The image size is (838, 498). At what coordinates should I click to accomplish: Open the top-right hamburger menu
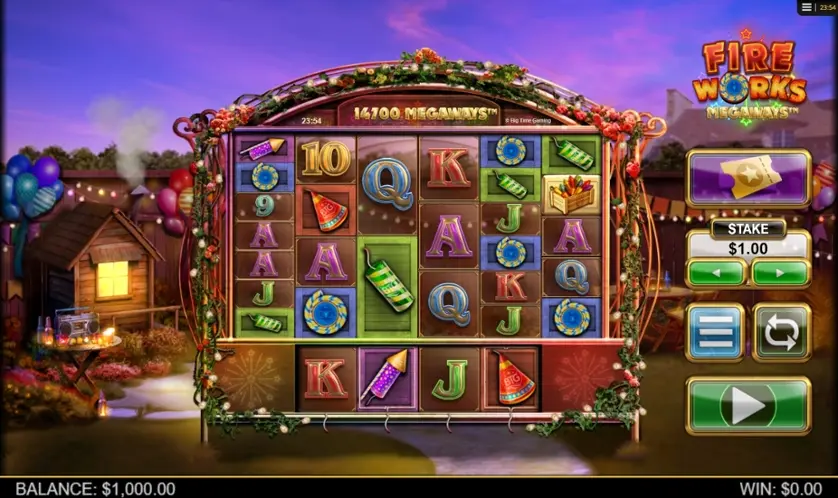pyautogui.click(x=807, y=7)
